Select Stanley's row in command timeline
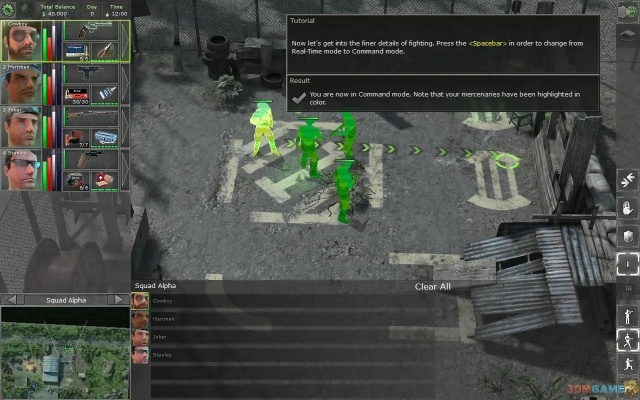Image resolution: width=640 pixels, height=400 pixels. (x=380, y=353)
